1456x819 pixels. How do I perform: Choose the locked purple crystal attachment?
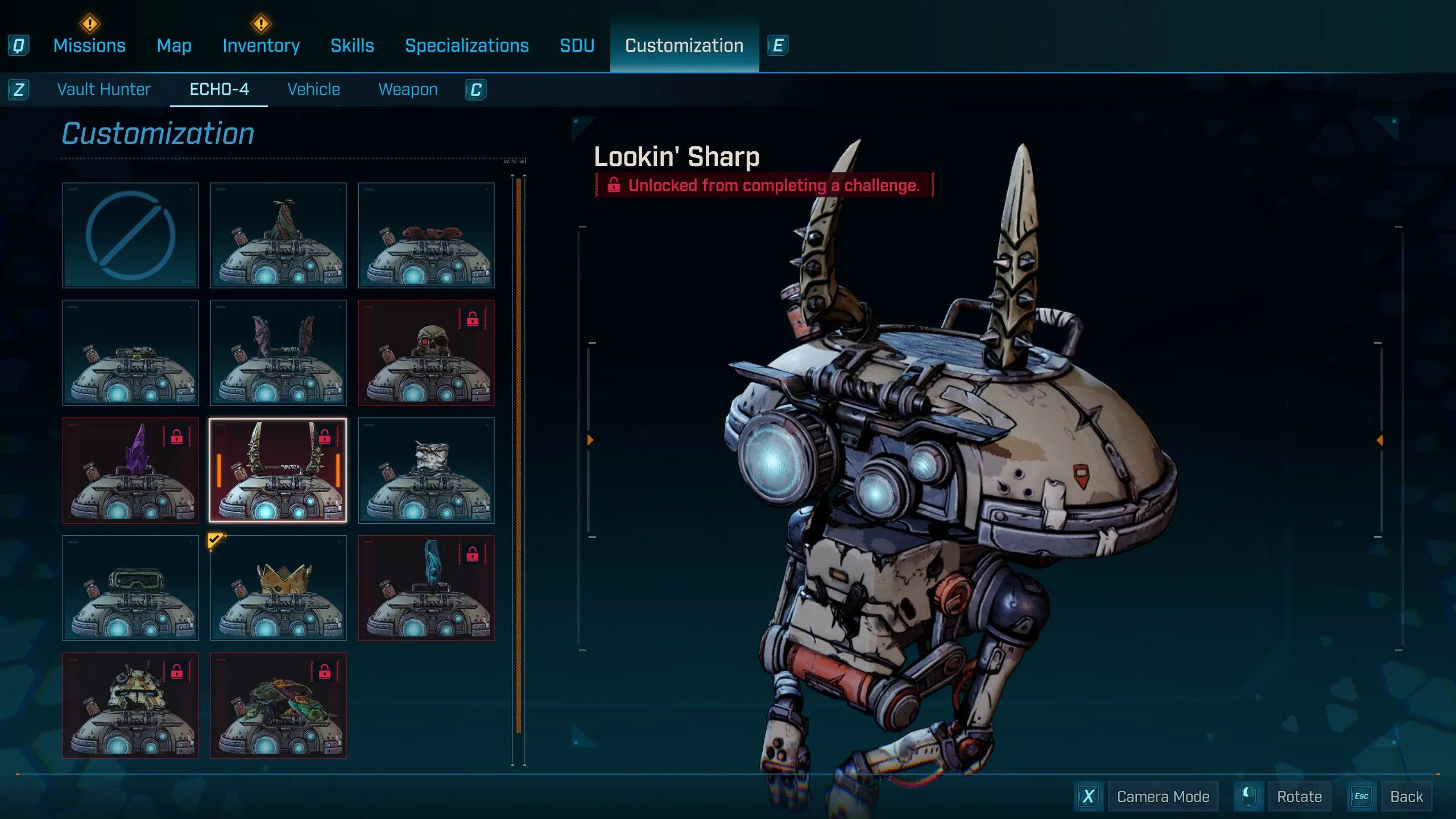[130, 471]
